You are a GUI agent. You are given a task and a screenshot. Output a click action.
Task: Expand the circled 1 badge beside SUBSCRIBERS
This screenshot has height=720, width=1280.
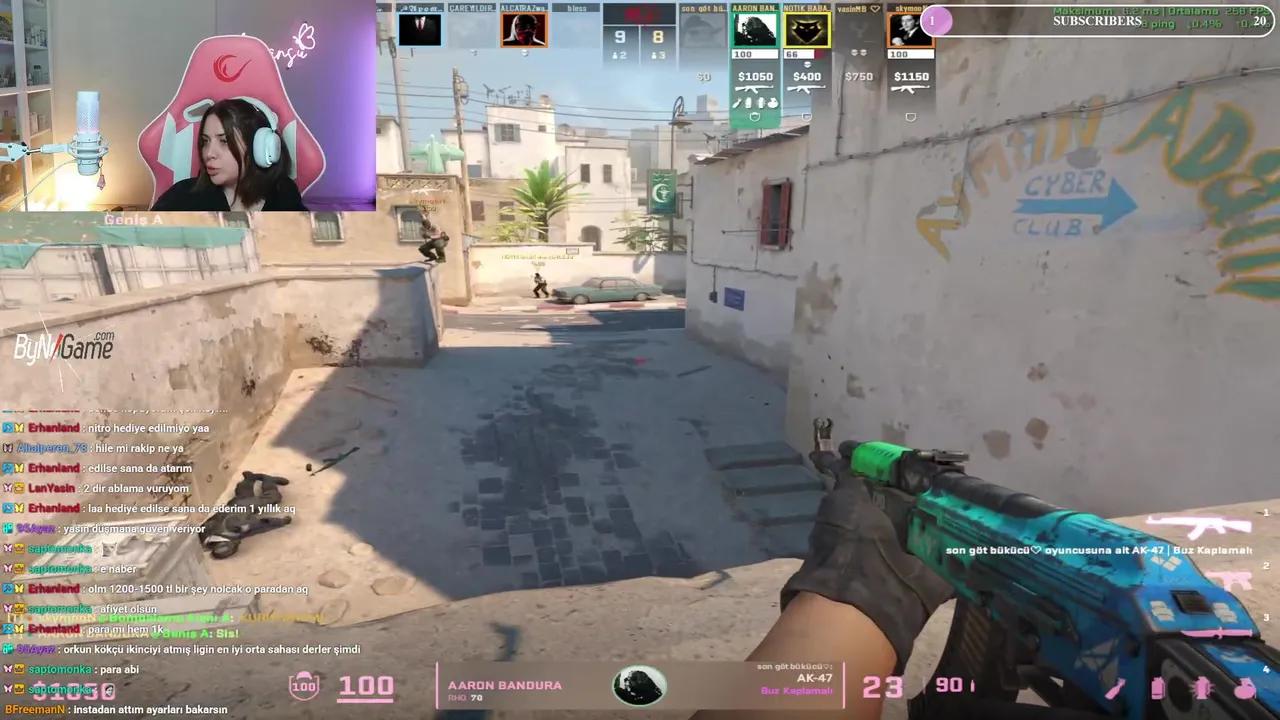coord(932,21)
